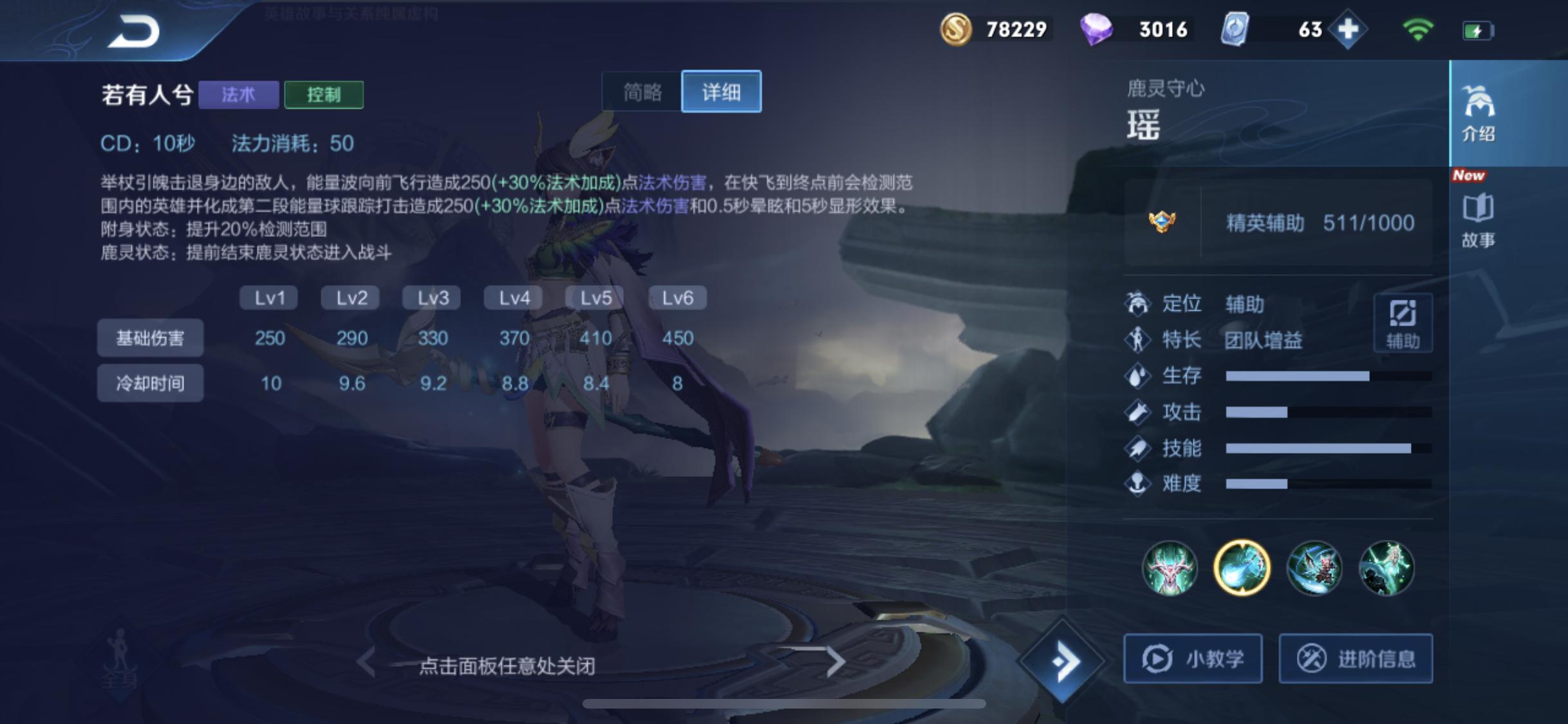Select the Lv6 skill level
This screenshot has width=1568, height=724.
[x=676, y=297]
